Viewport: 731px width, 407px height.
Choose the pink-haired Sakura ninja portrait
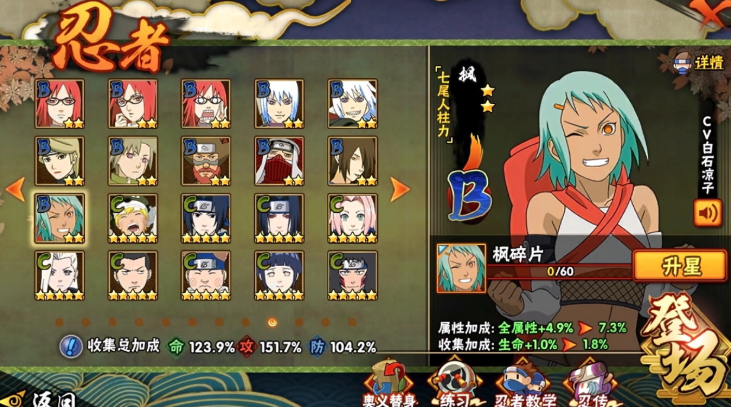pyautogui.click(x=352, y=216)
